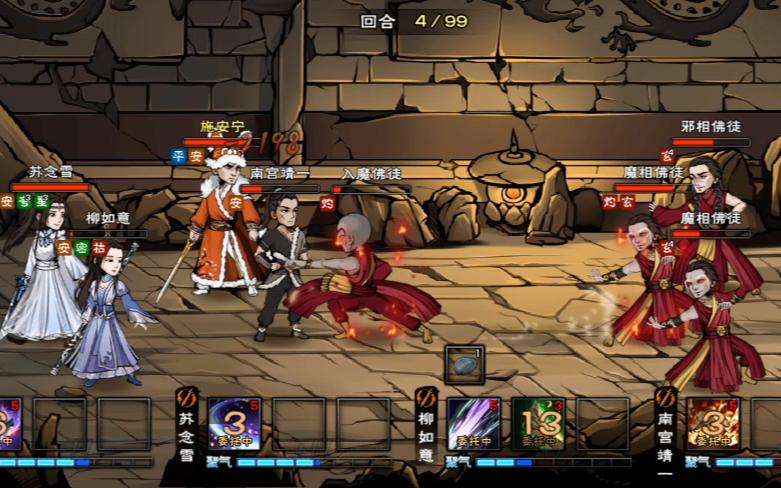781x488 pixels.
Task: Click the 苏念雪 character name tab
Action: 187,428
